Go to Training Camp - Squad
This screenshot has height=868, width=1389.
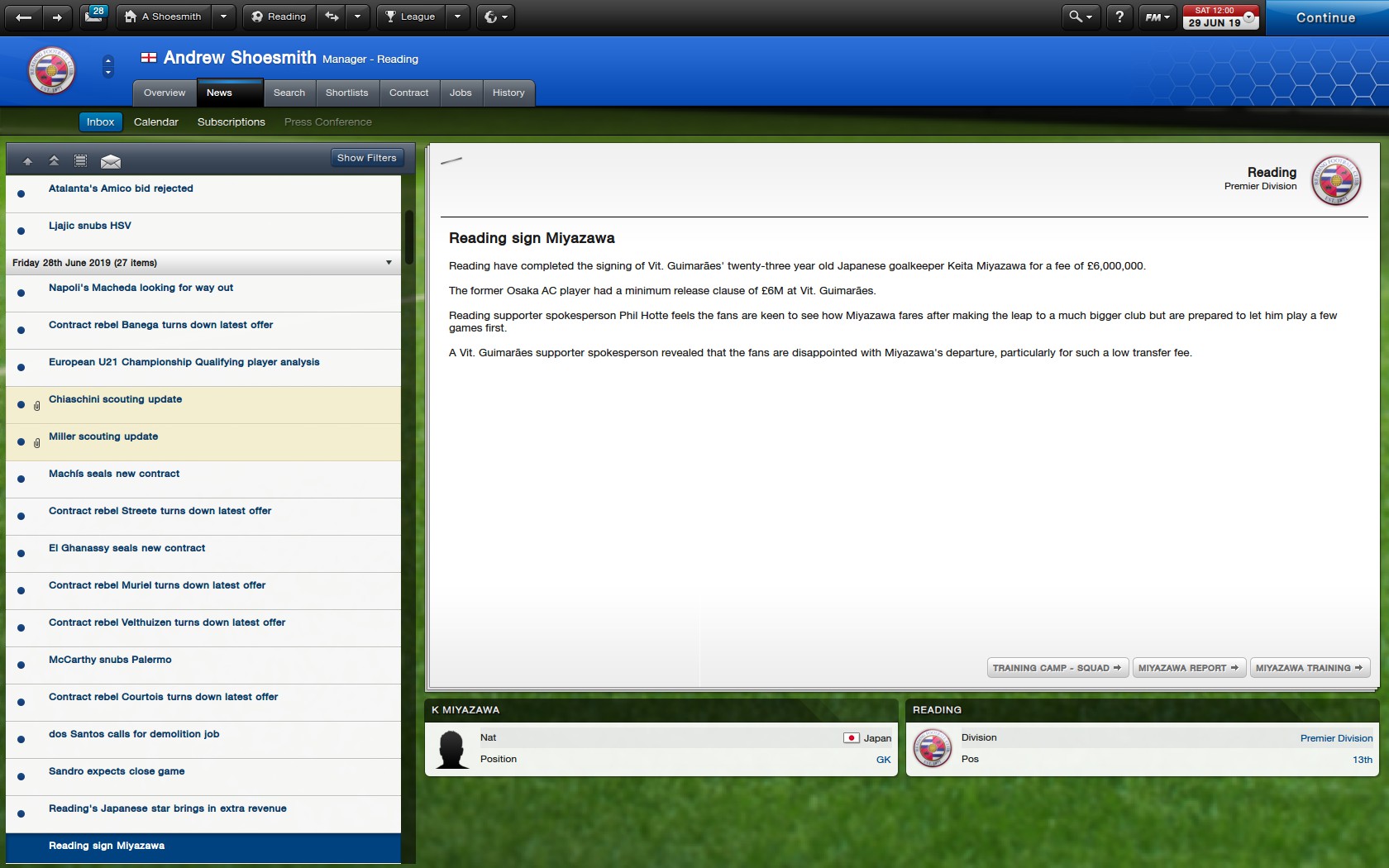(1056, 668)
